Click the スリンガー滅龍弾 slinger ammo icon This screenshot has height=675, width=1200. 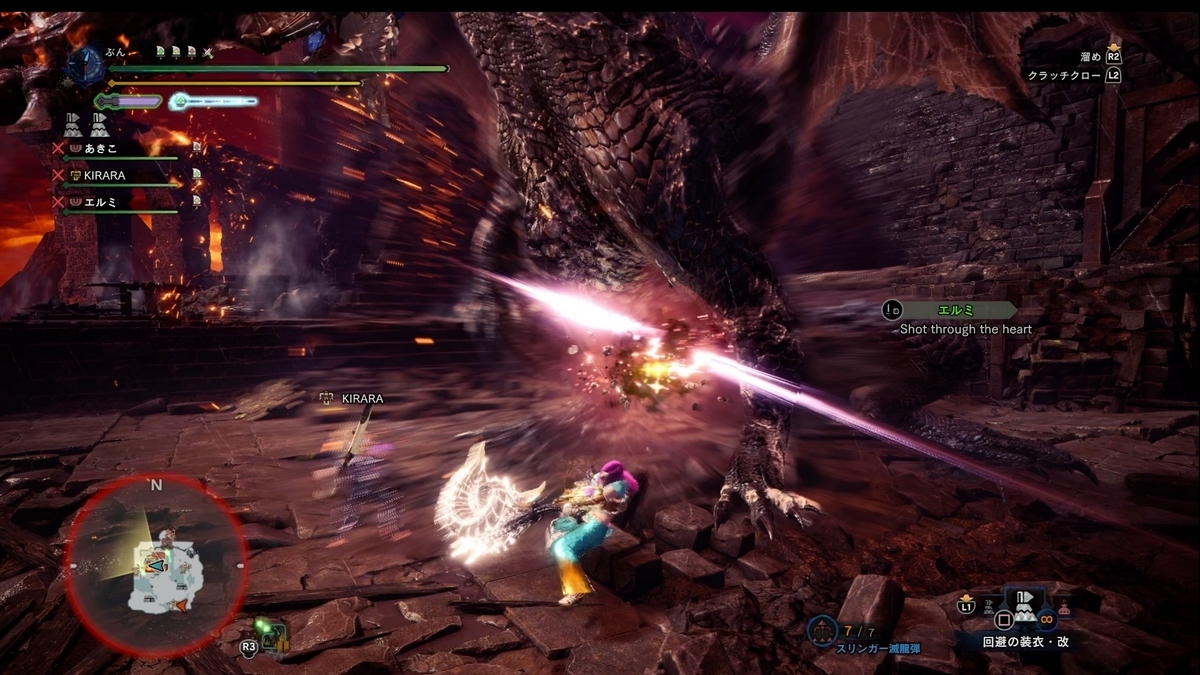coord(822,631)
